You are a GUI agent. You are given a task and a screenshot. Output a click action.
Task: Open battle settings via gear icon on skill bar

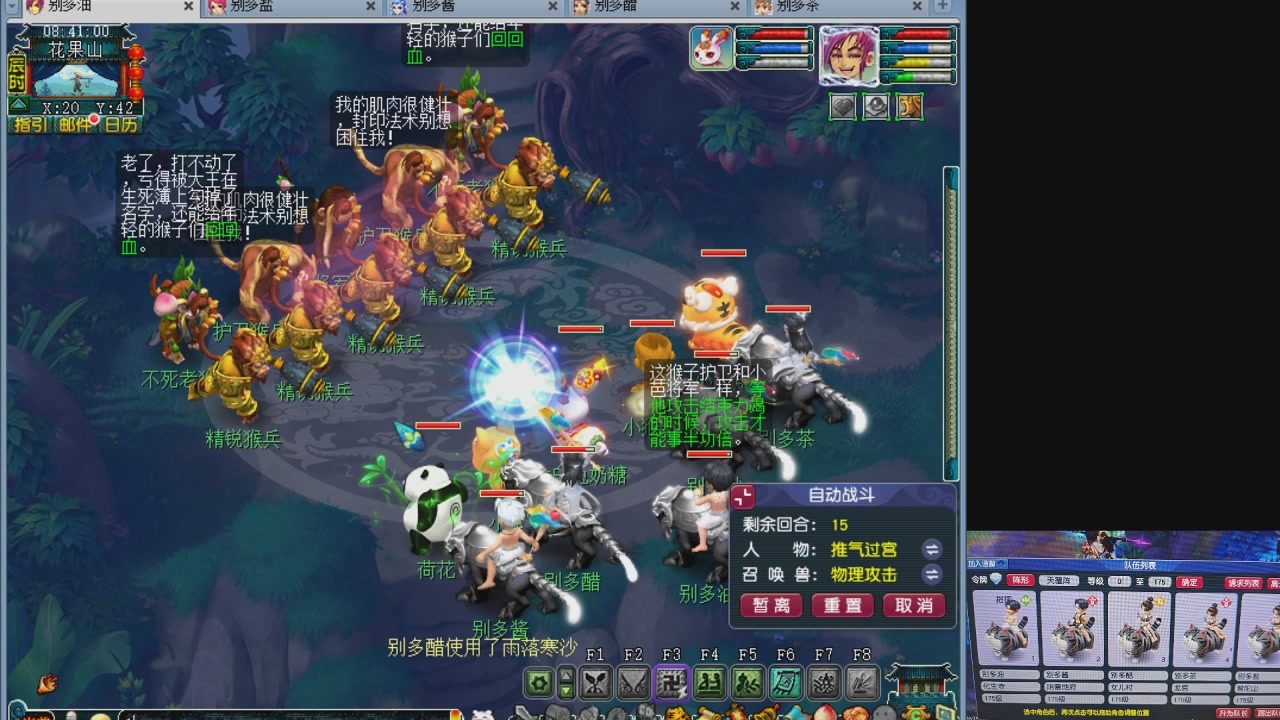[538, 683]
